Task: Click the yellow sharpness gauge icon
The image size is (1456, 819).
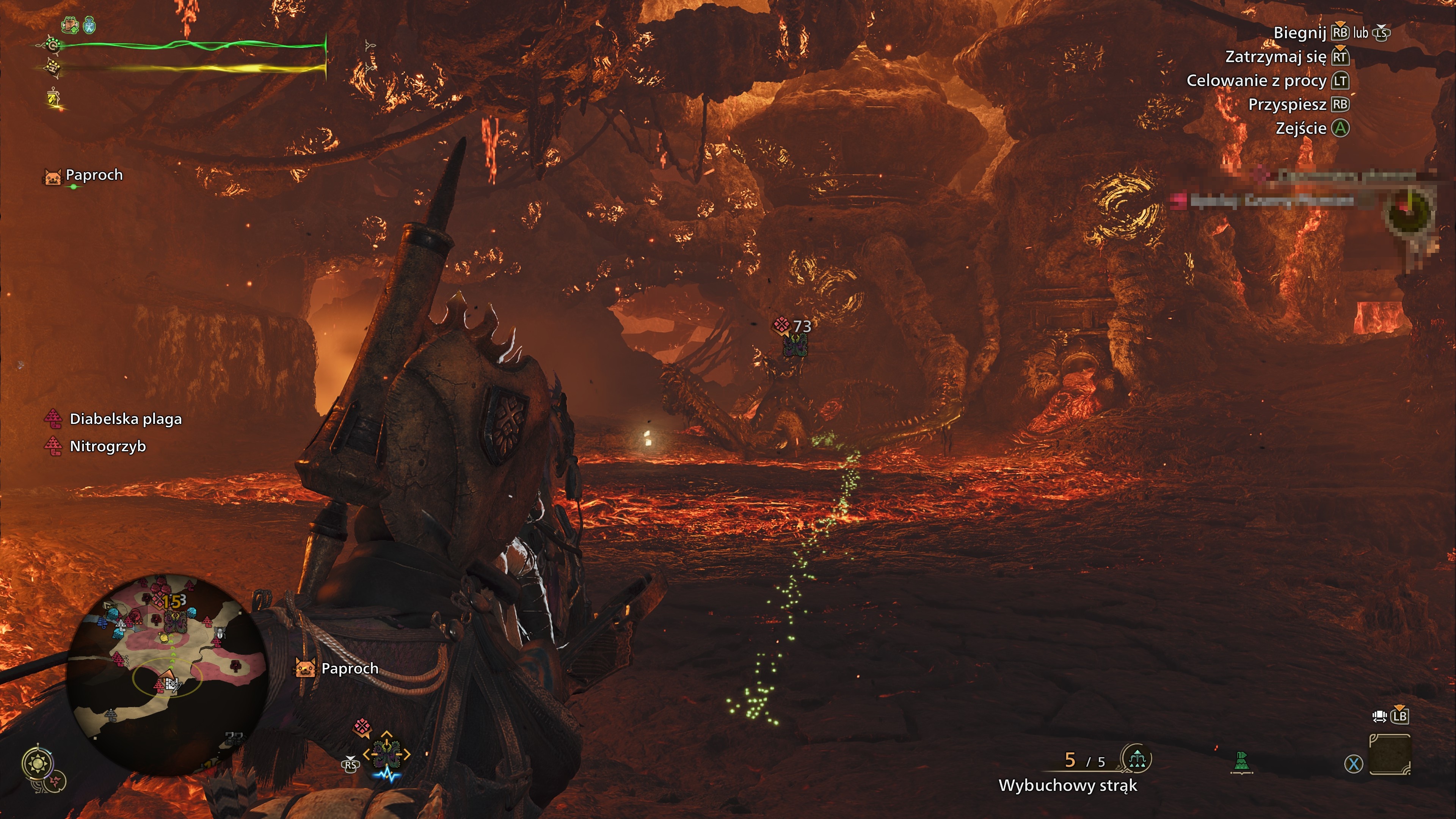Action: [54, 99]
